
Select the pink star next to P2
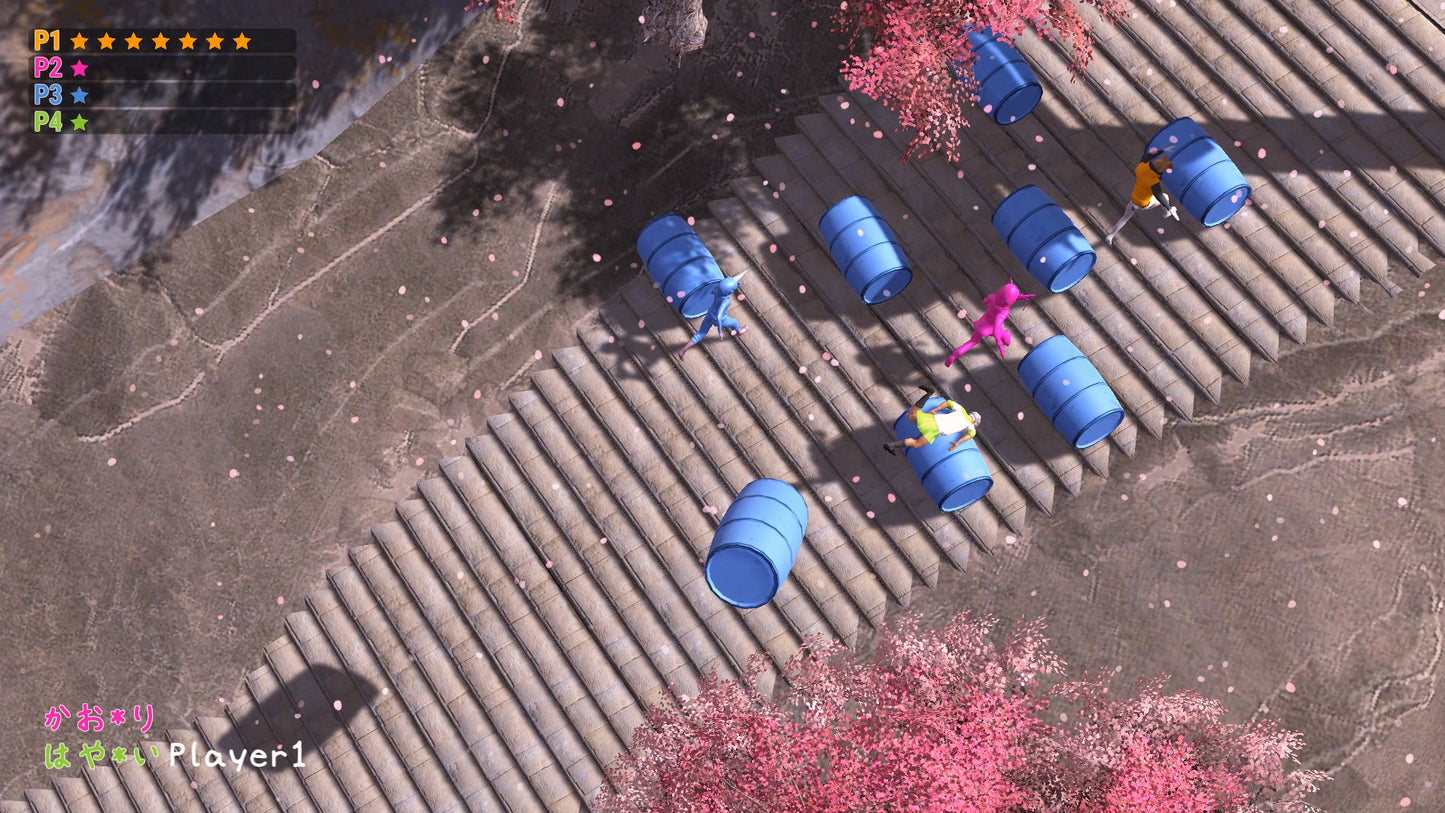[81, 69]
